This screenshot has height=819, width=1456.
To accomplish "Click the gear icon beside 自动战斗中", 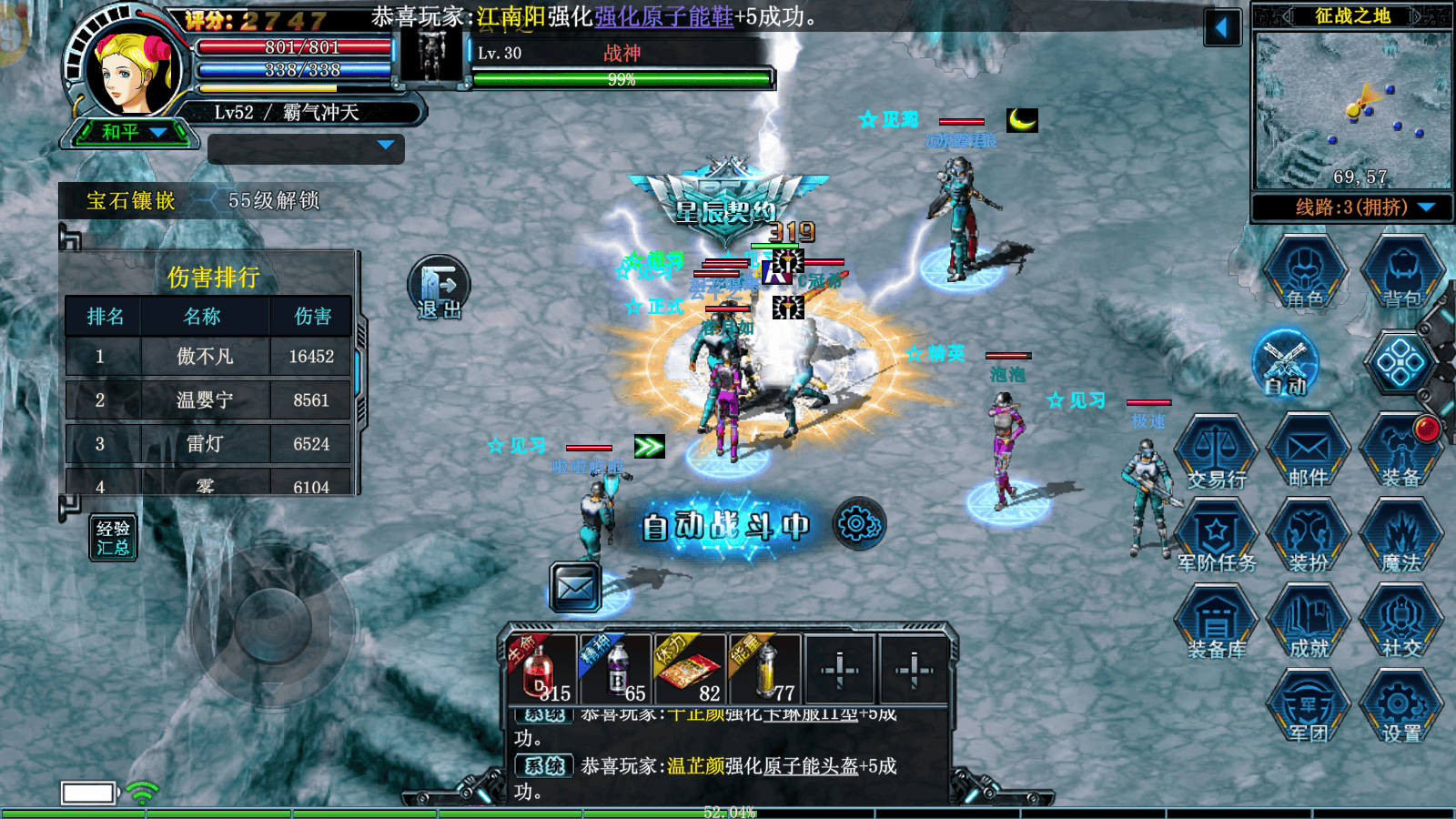I will (857, 523).
